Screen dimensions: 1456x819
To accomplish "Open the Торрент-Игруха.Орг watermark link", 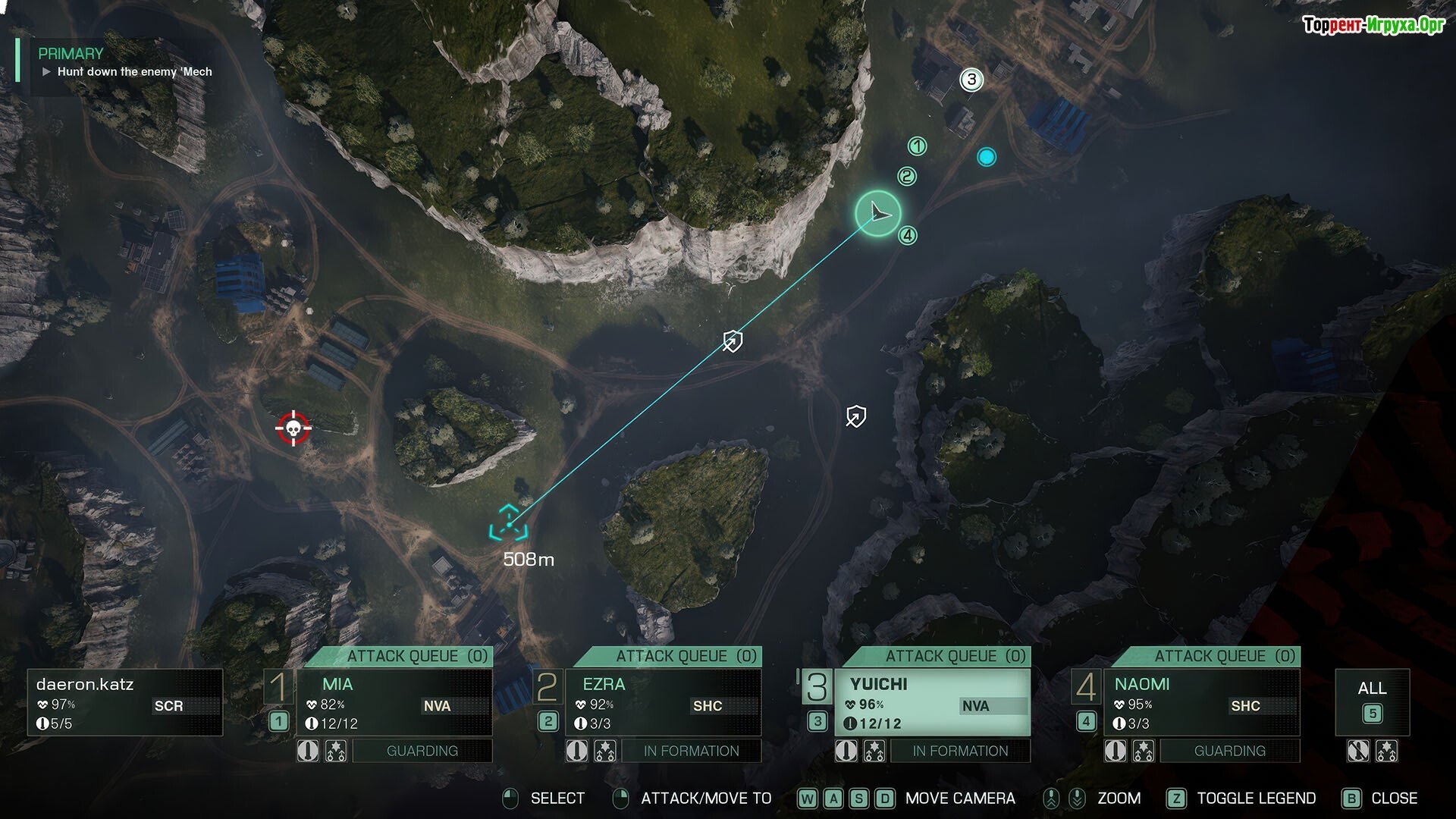I will (x=1373, y=25).
